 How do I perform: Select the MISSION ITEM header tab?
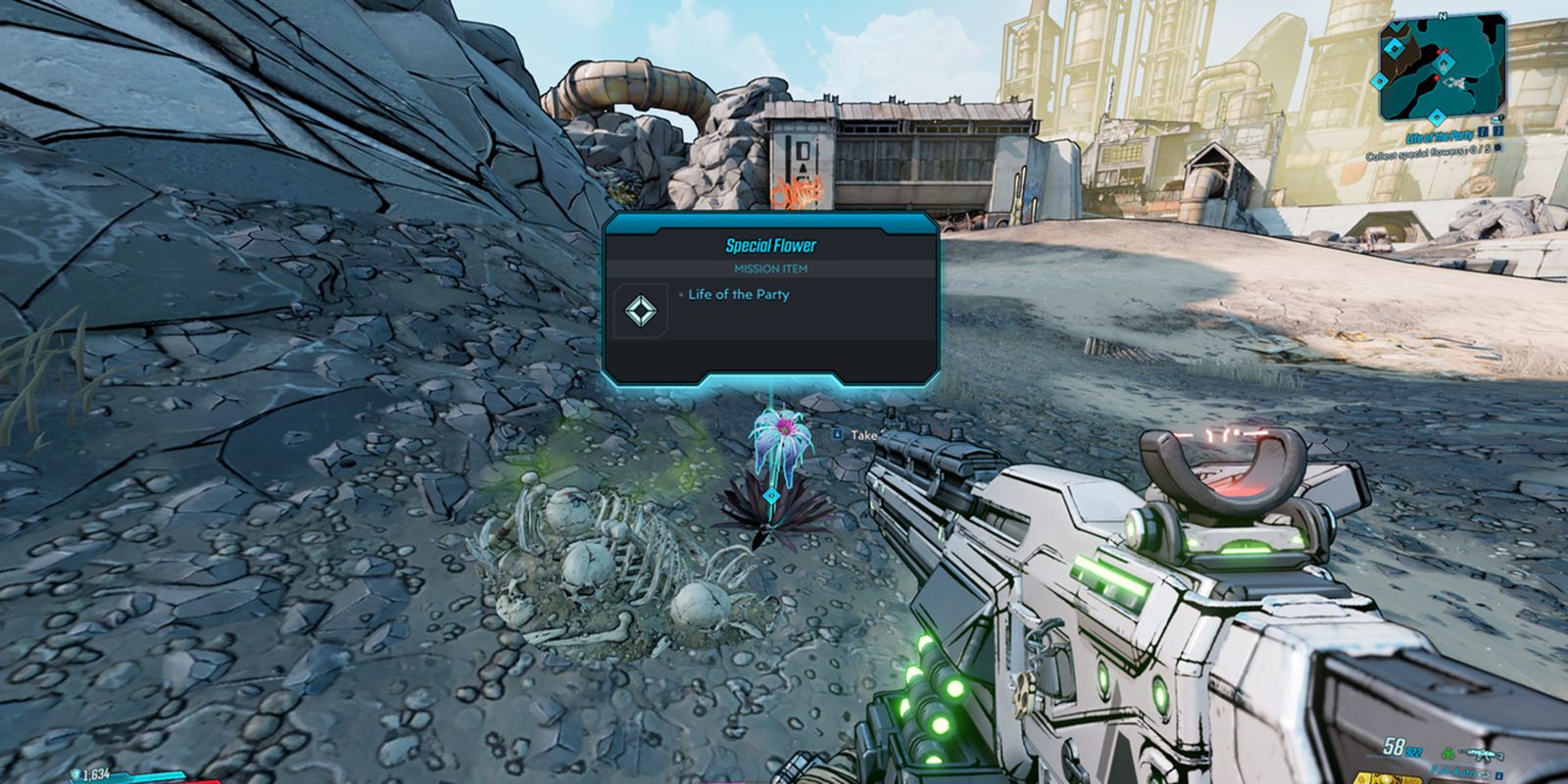(771, 268)
